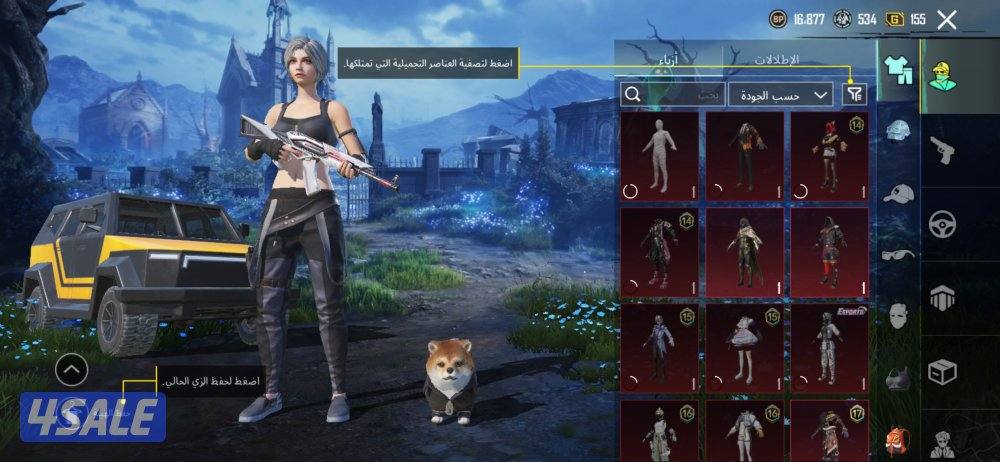Open the backpack category

pyautogui.click(x=897, y=440)
